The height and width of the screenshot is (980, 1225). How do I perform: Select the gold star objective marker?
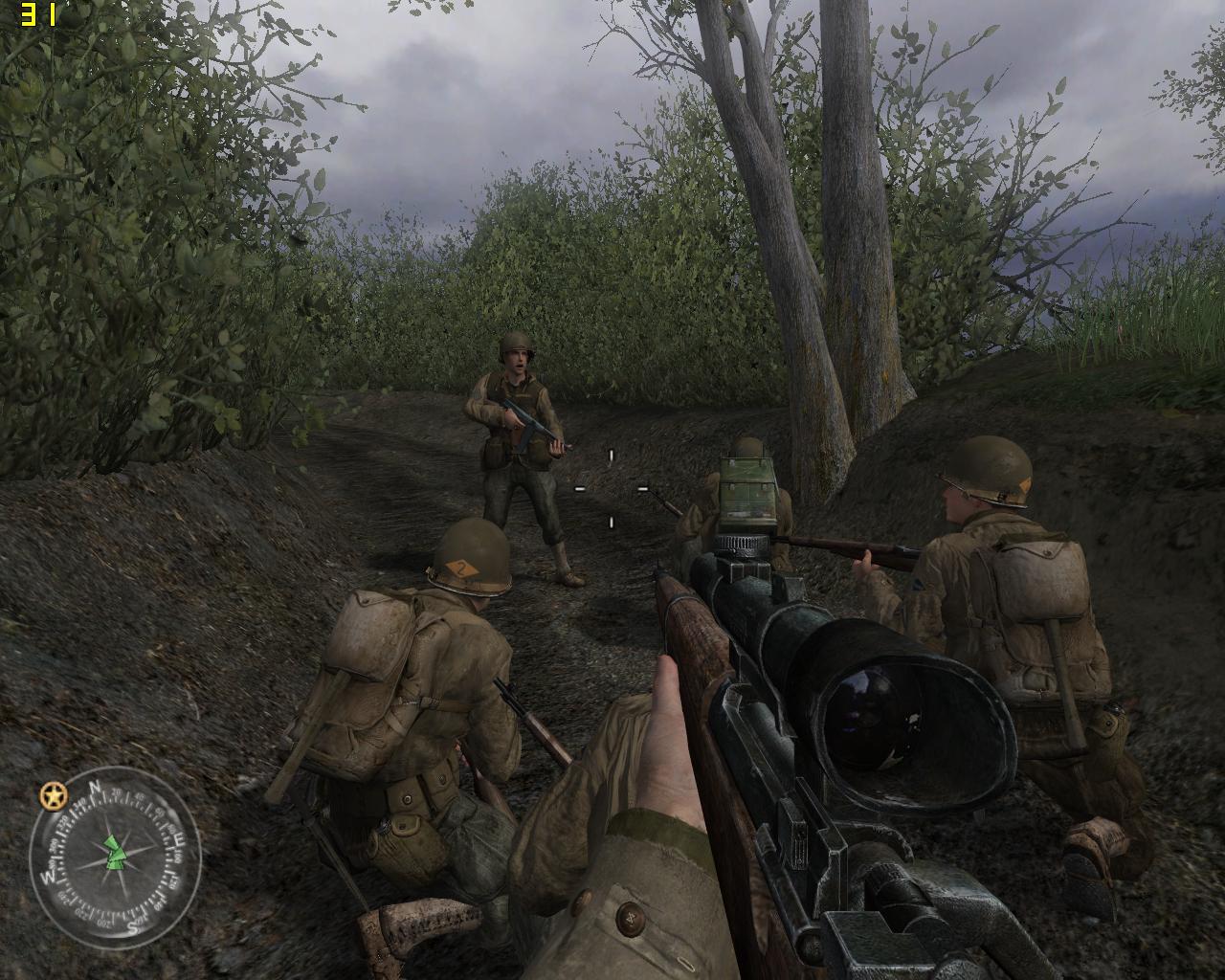53,794
